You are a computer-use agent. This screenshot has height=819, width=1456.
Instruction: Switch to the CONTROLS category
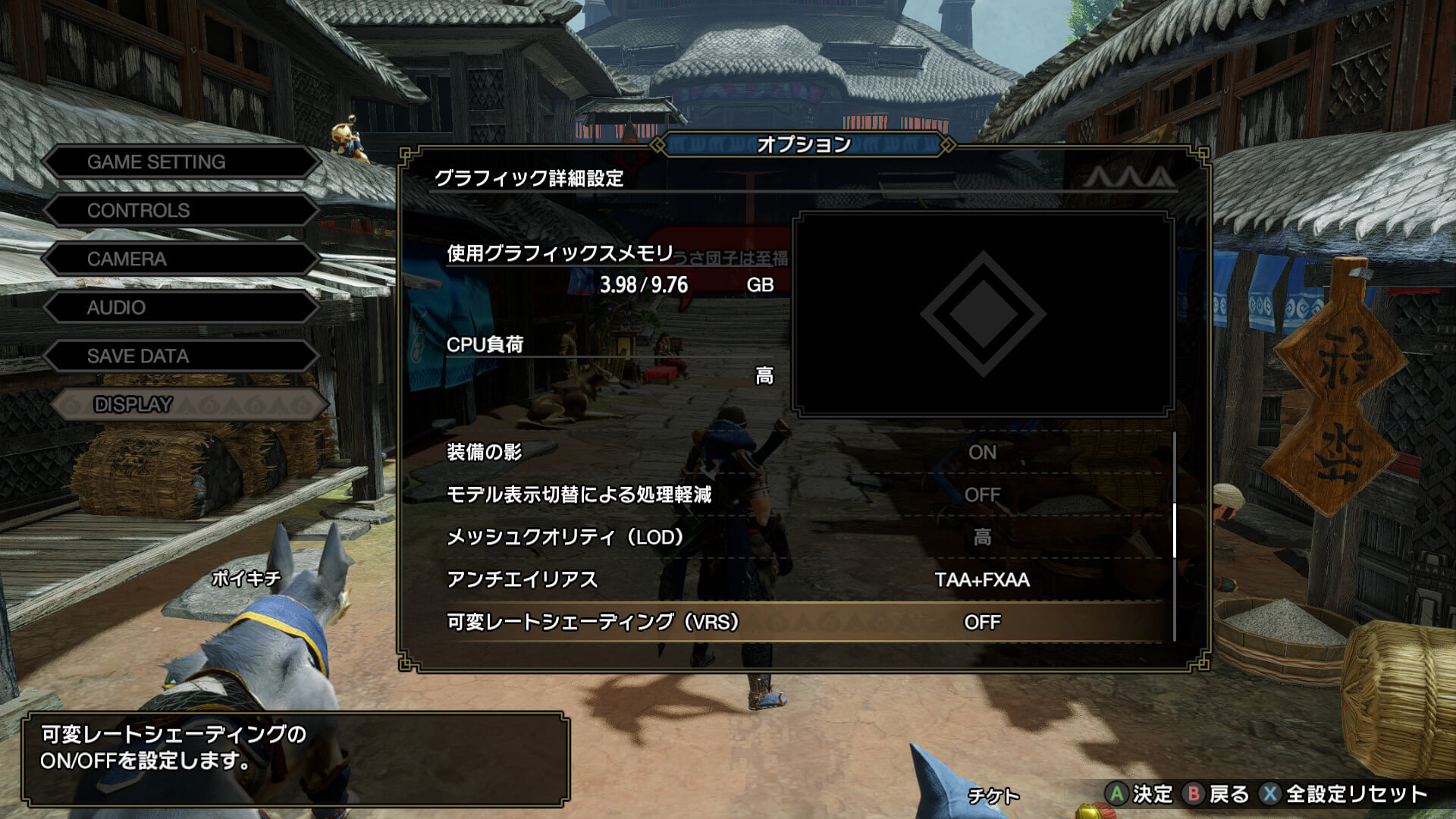coord(182,211)
